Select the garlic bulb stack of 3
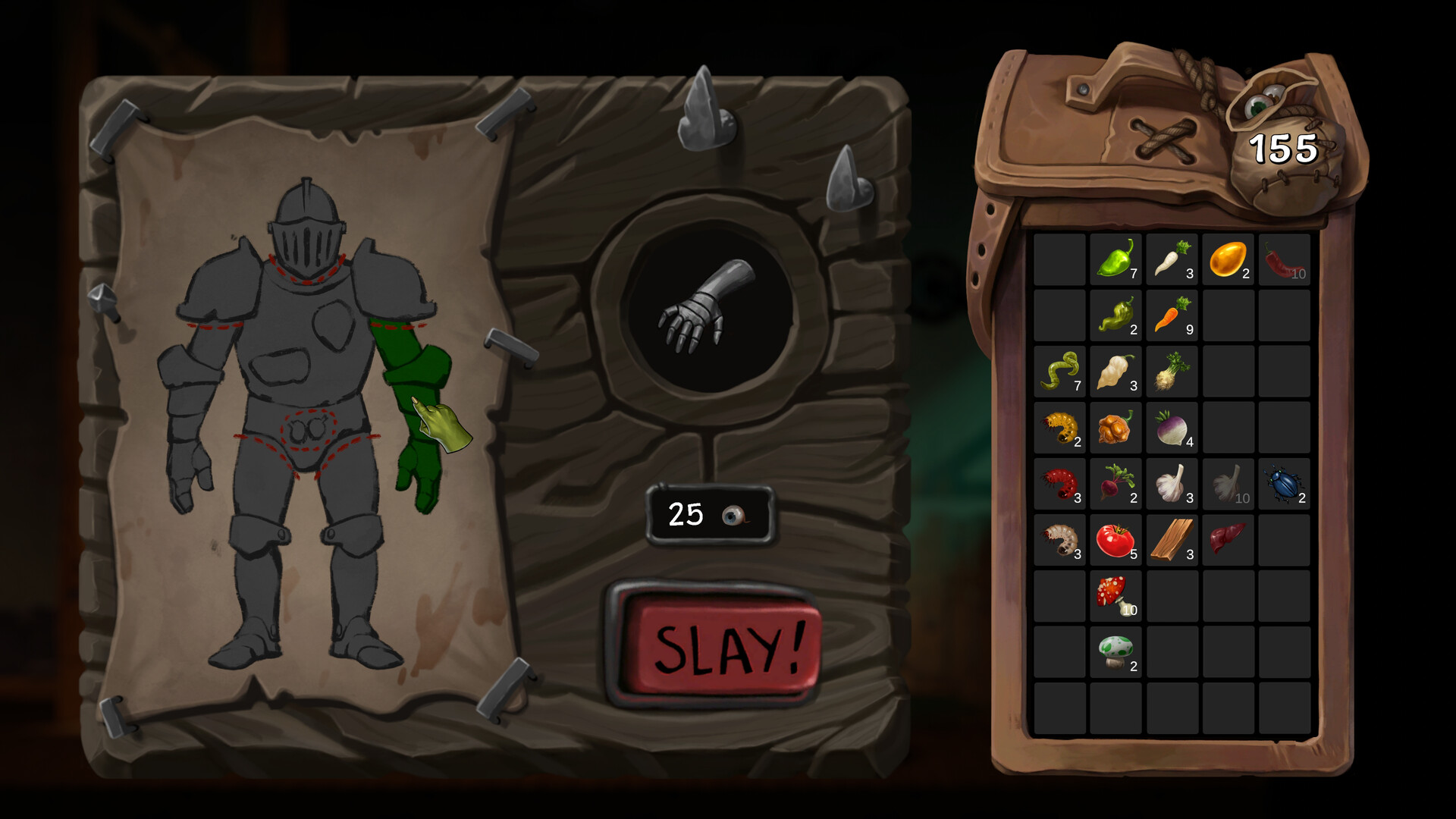The image size is (1456, 819). [x=1172, y=484]
